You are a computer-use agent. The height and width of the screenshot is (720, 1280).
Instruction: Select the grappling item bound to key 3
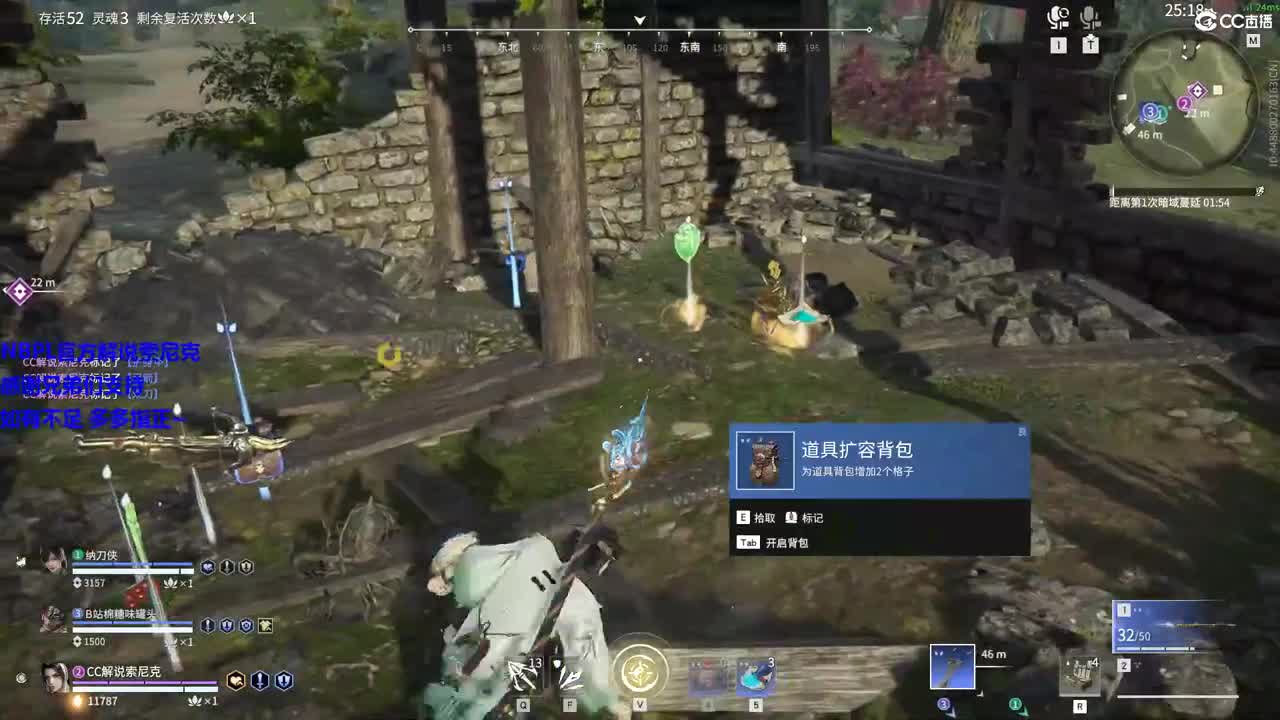(950, 665)
